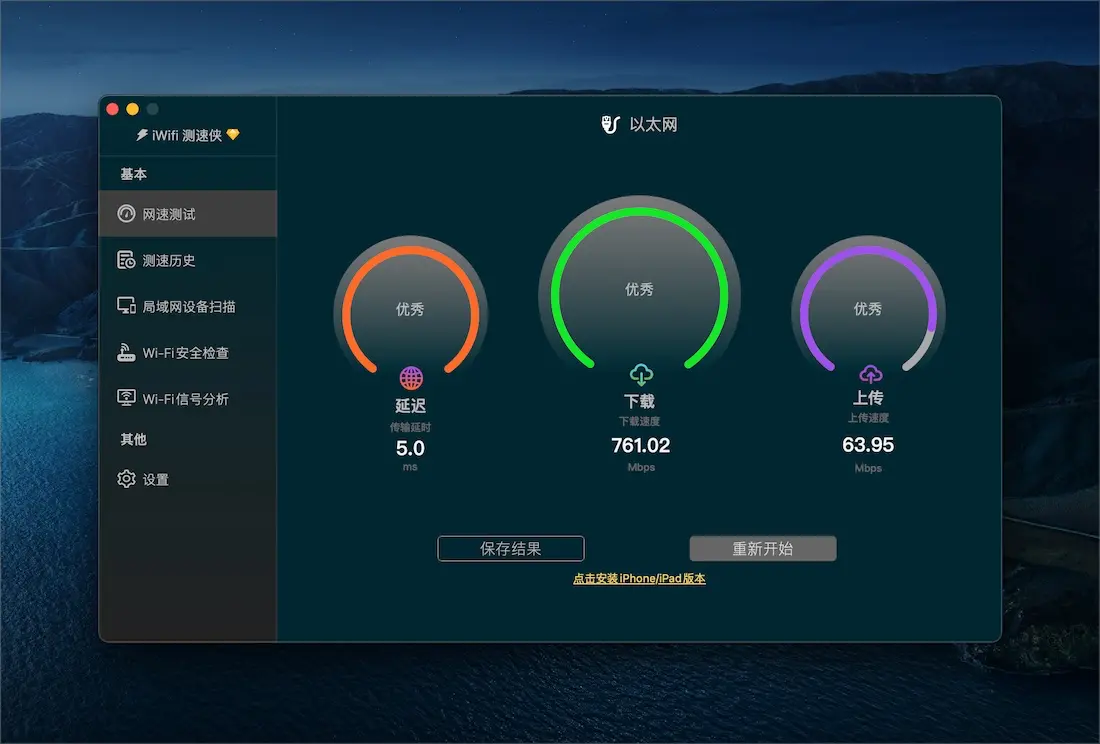Switch to Wi-Fi信号分析 signal analysis
Viewport: 1100px width, 744px height.
(x=185, y=399)
